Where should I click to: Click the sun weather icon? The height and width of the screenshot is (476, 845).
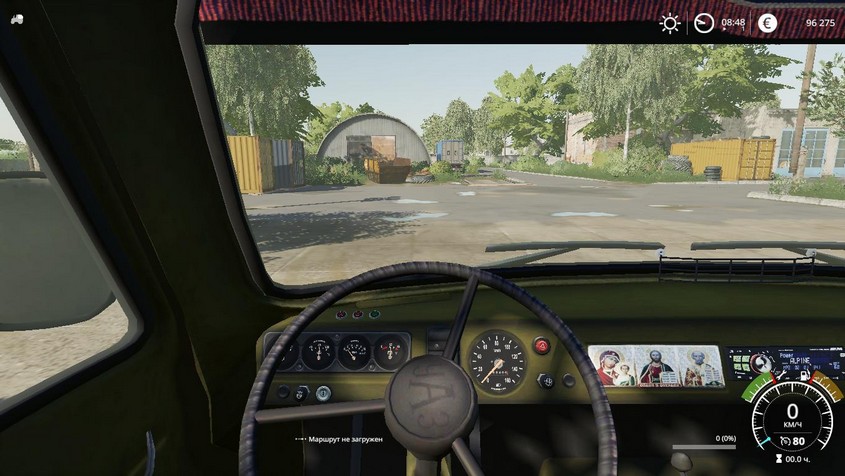(670, 23)
